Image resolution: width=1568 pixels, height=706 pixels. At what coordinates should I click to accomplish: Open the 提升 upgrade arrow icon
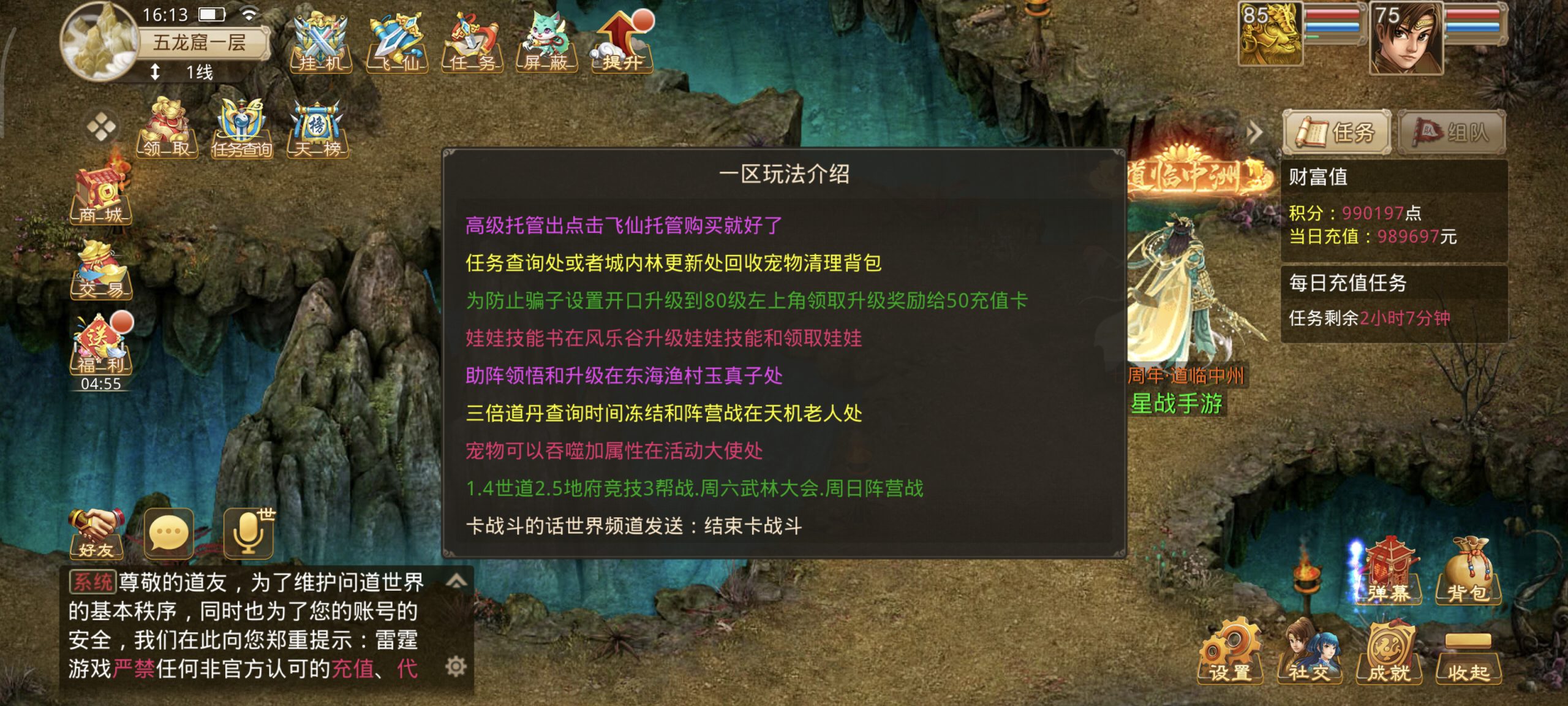(622, 43)
